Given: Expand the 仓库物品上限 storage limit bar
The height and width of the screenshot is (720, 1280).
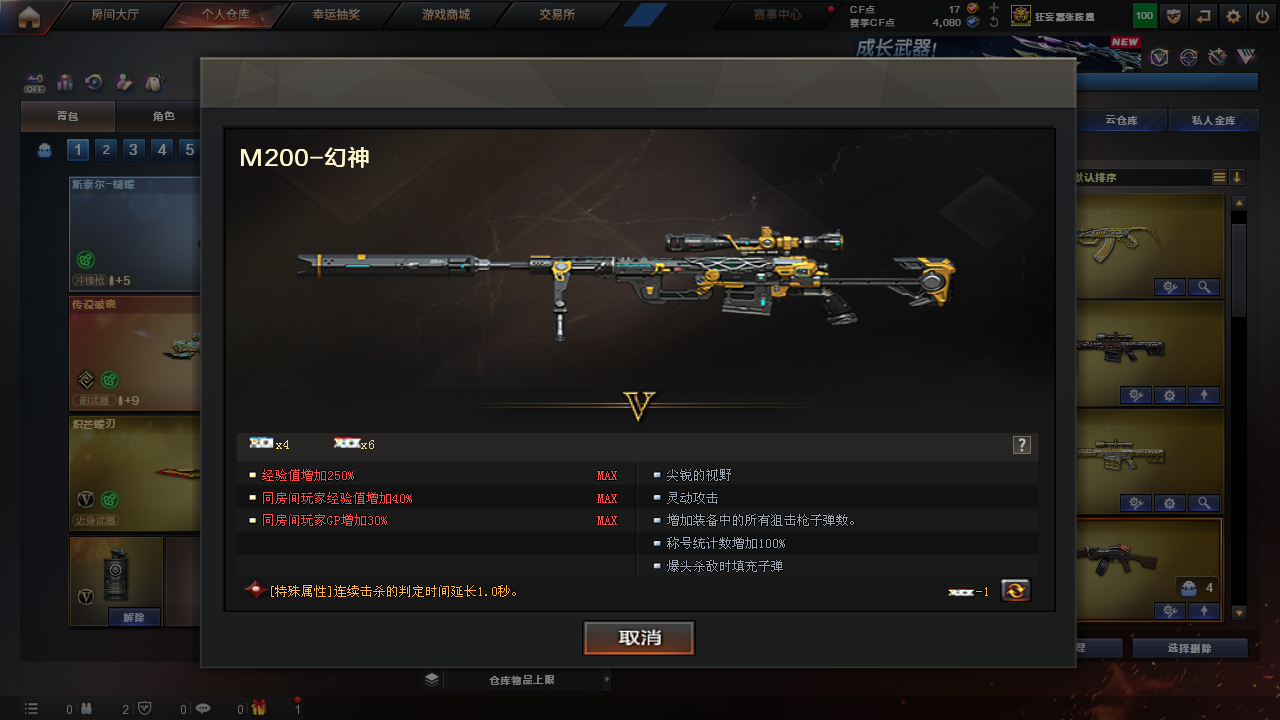Looking at the screenshot, I should click(x=520, y=680).
